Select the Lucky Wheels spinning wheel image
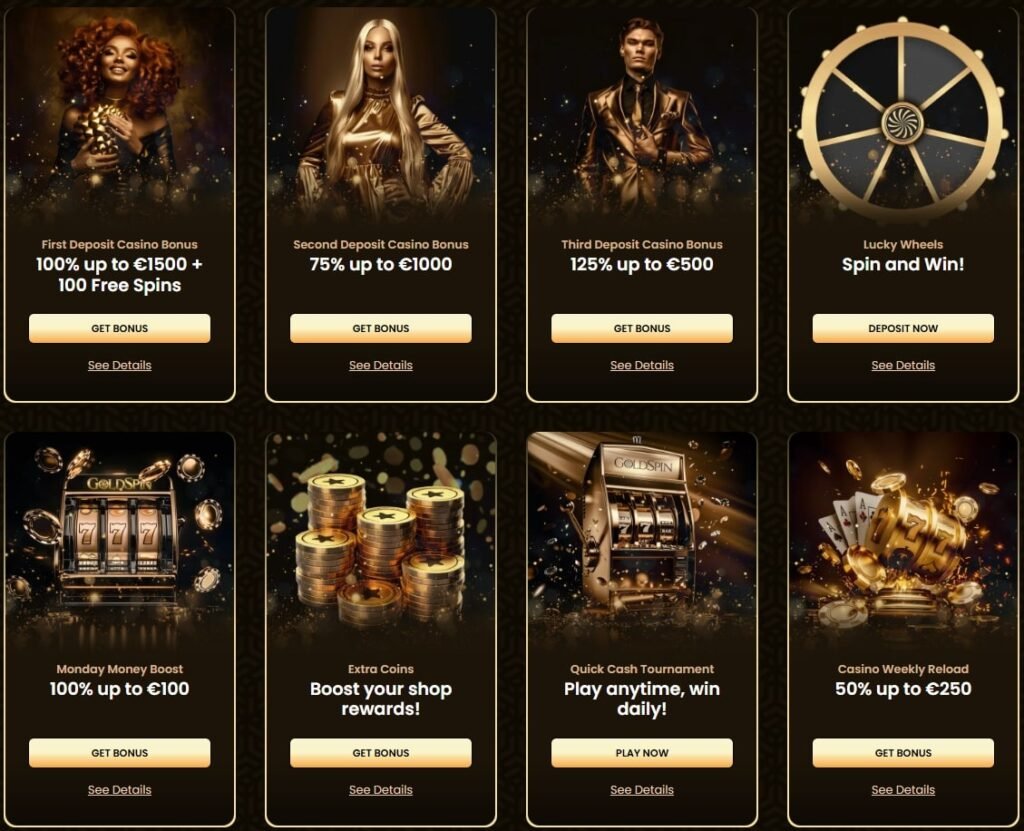 coord(902,120)
